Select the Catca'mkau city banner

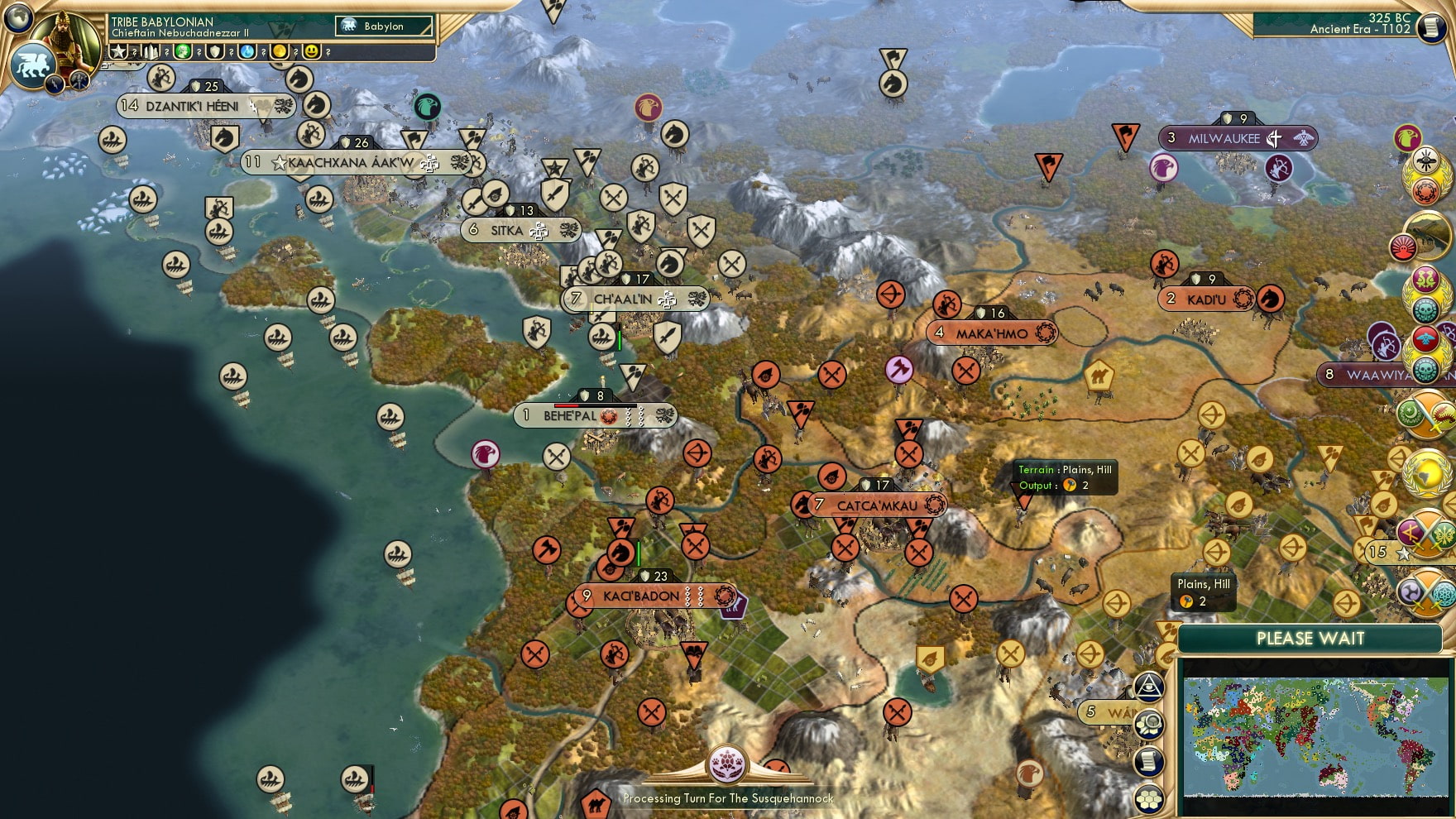(877, 505)
